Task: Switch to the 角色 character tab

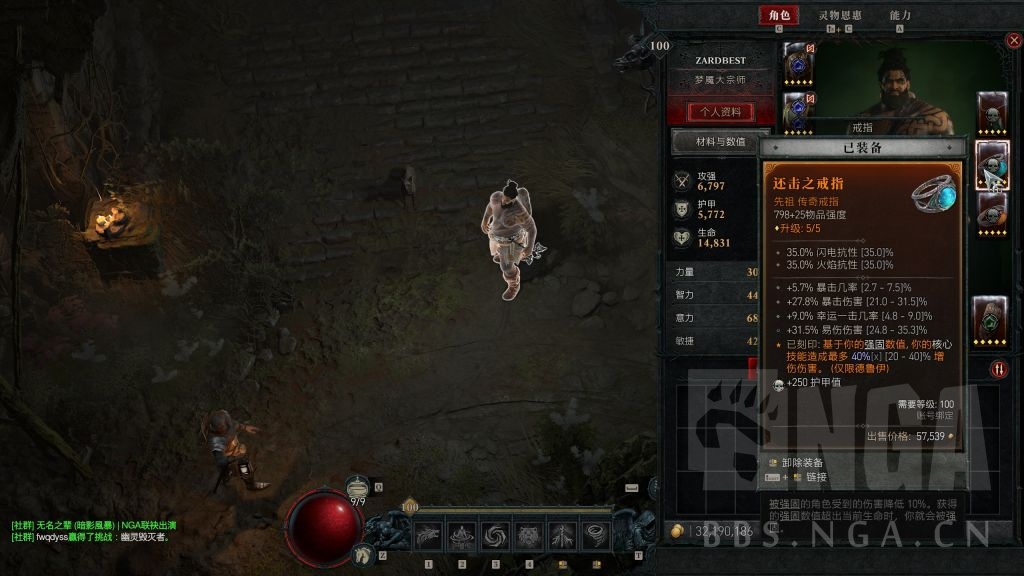Action: (778, 15)
